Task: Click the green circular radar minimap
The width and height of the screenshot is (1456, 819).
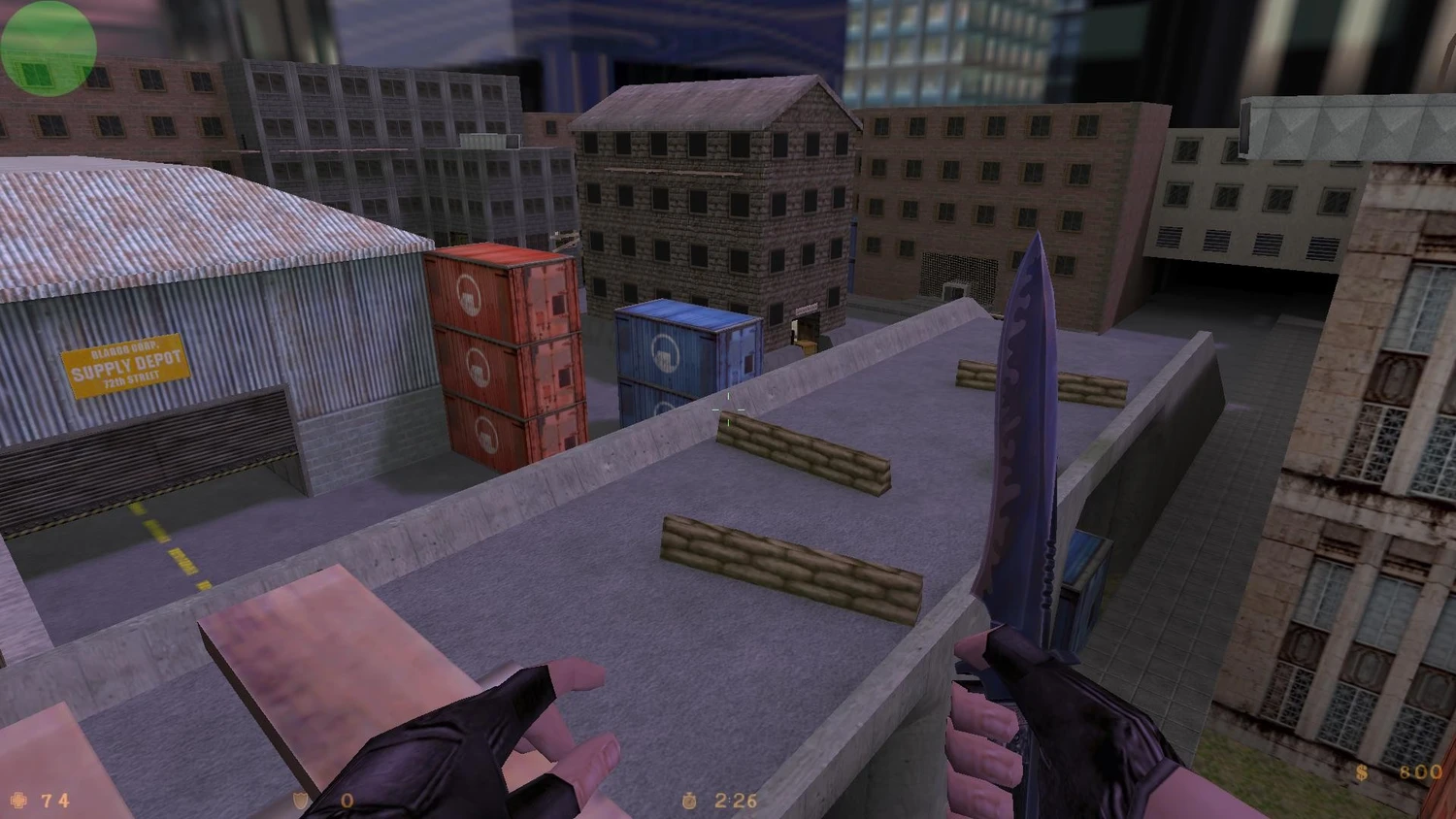Action: (x=48, y=48)
